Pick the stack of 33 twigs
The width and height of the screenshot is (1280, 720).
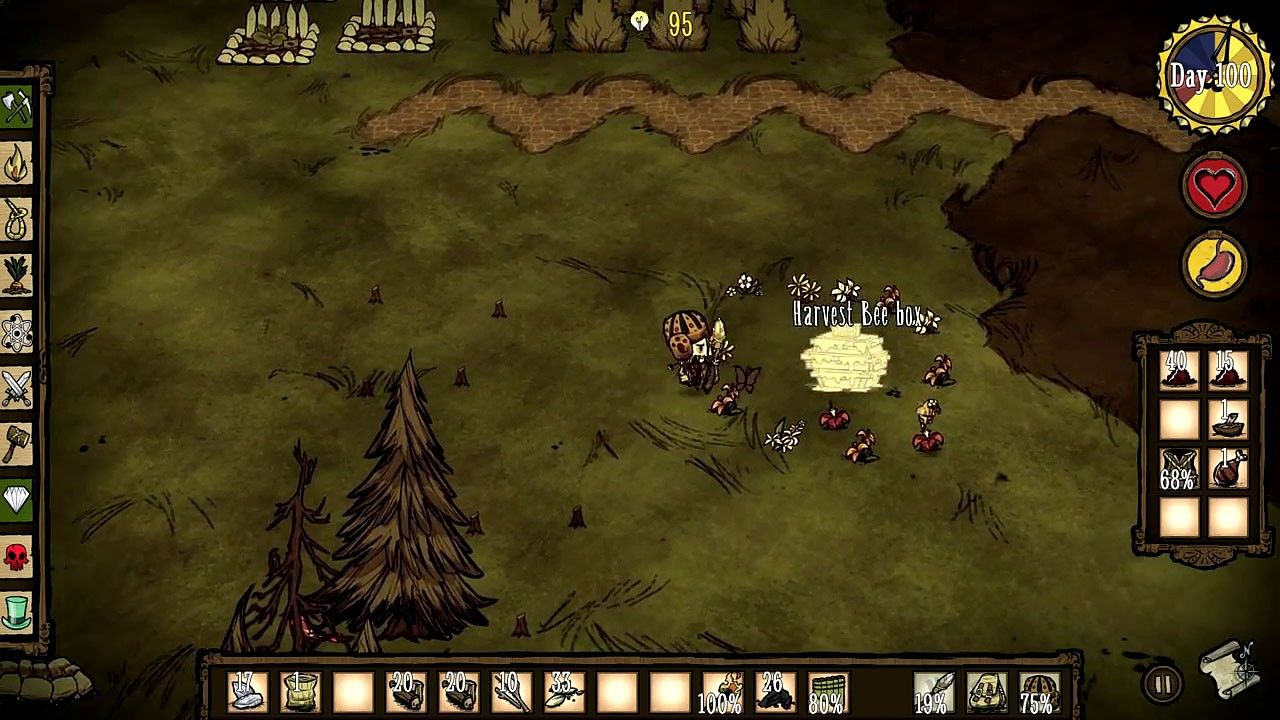(x=563, y=692)
